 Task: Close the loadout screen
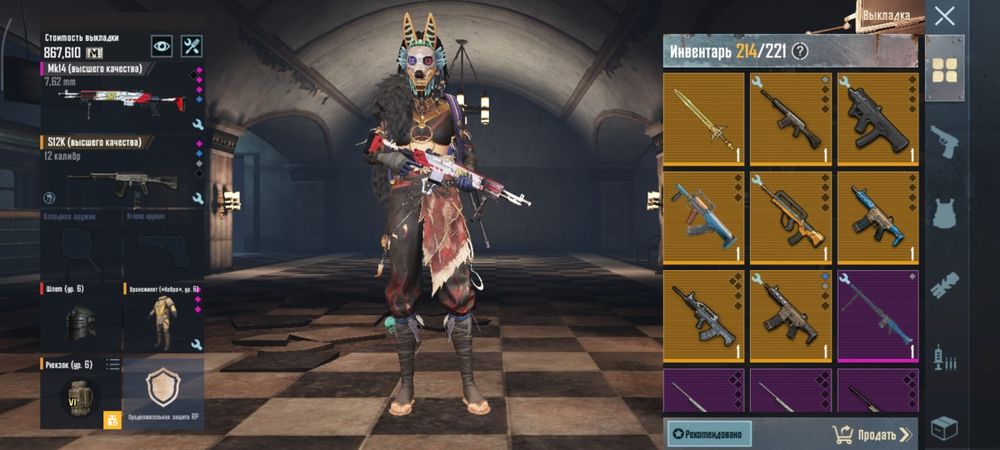pos(944,16)
